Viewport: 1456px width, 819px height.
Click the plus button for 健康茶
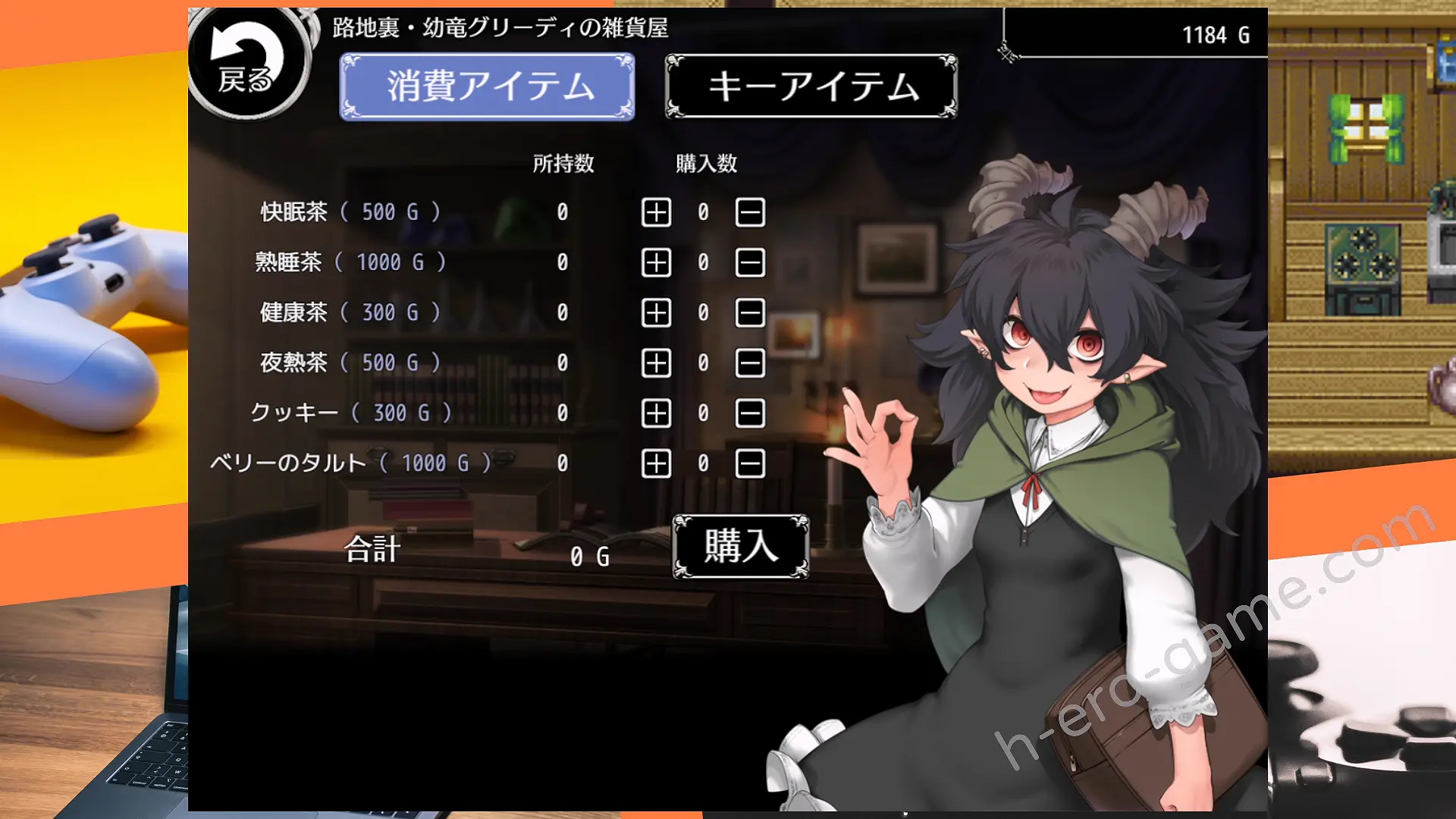point(656,312)
